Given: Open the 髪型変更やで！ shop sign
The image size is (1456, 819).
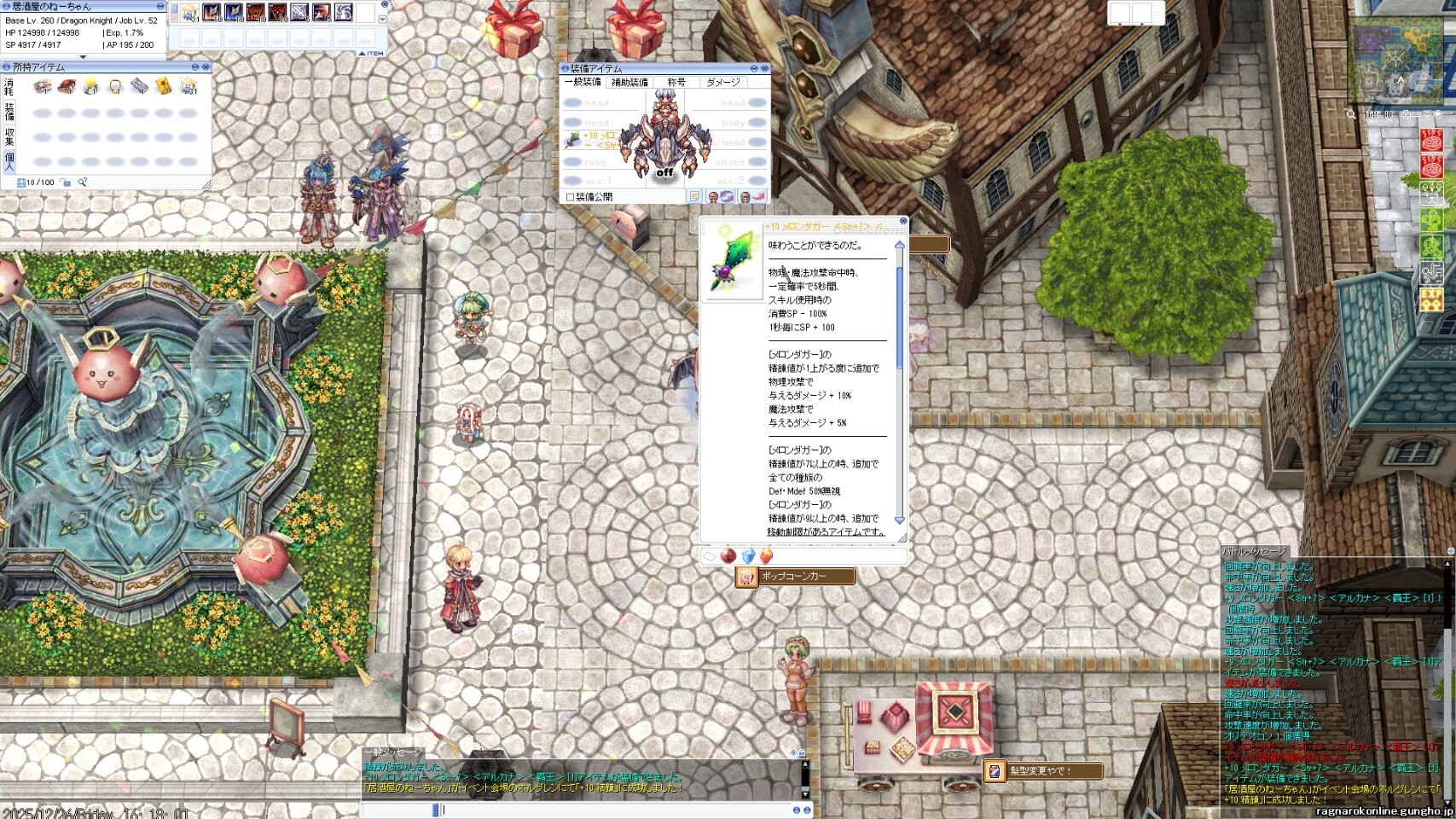Looking at the screenshot, I should (x=1043, y=771).
